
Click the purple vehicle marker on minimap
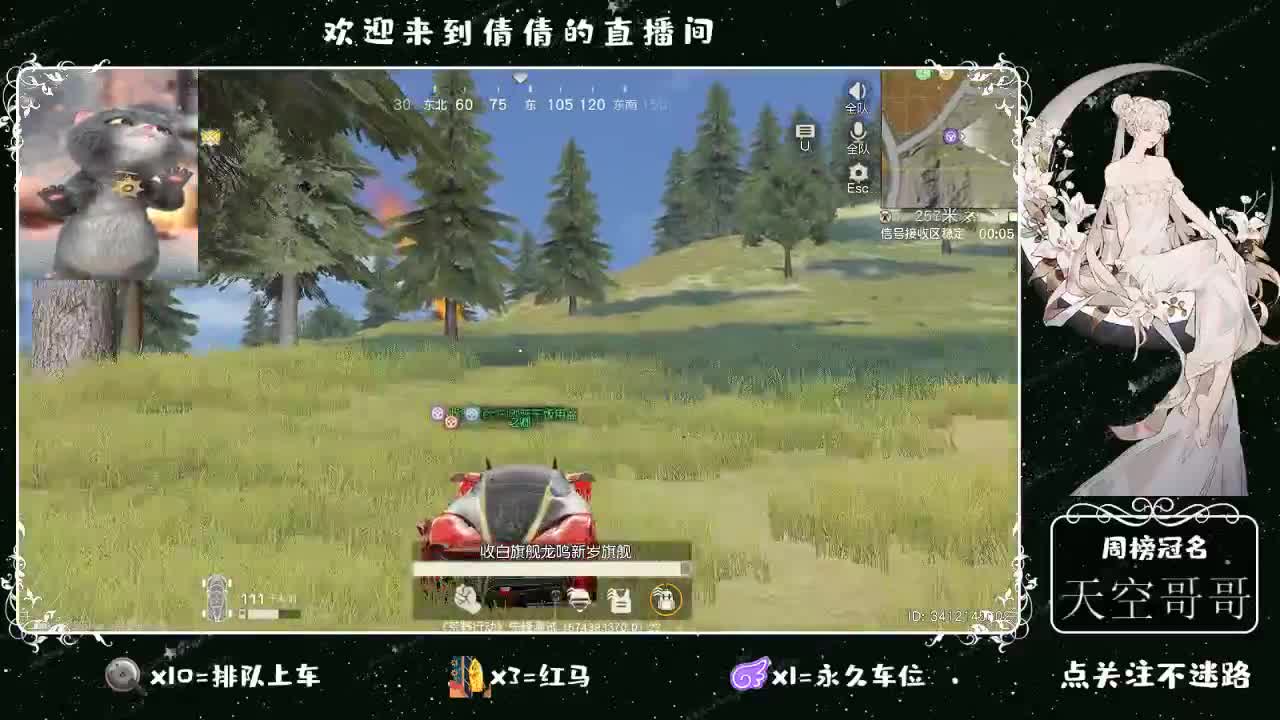[950, 136]
